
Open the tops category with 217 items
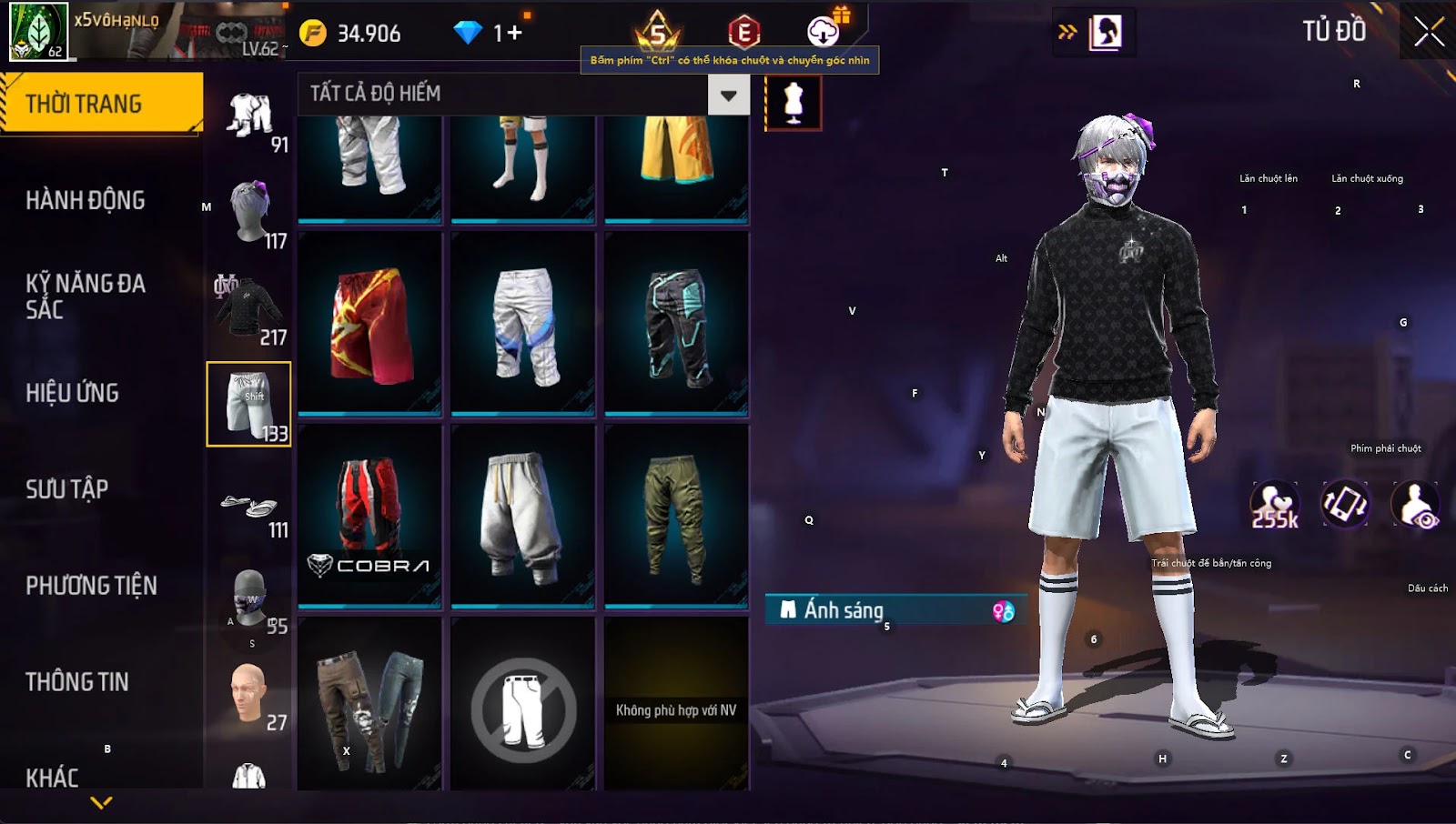(x=248, y=309)
